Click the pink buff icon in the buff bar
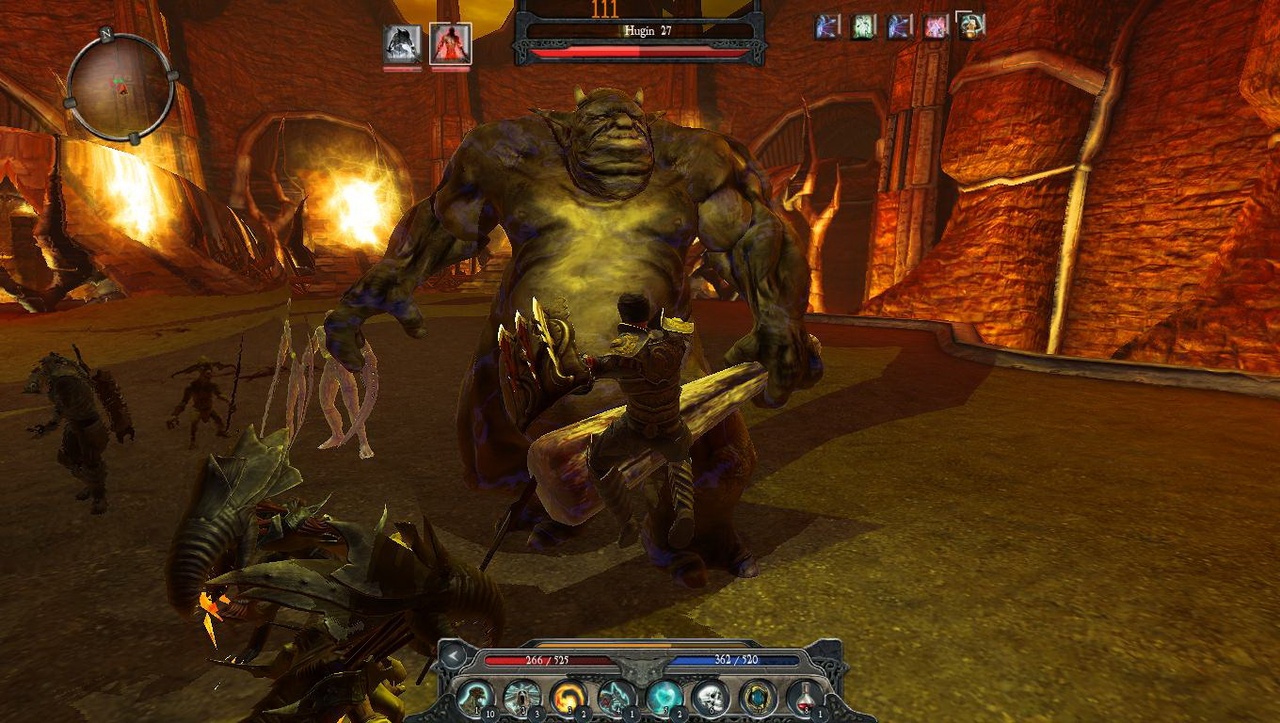Image resolution: width=1280 pixels, height=723 pixels. pos(935,25)
